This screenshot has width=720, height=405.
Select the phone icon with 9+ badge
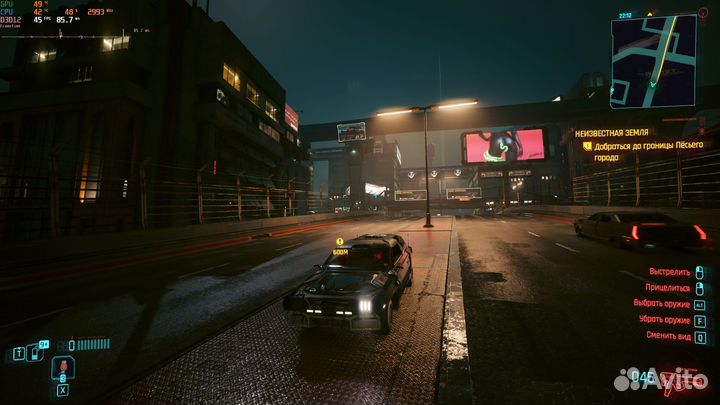pyautogui.click(x=36, y=351)
